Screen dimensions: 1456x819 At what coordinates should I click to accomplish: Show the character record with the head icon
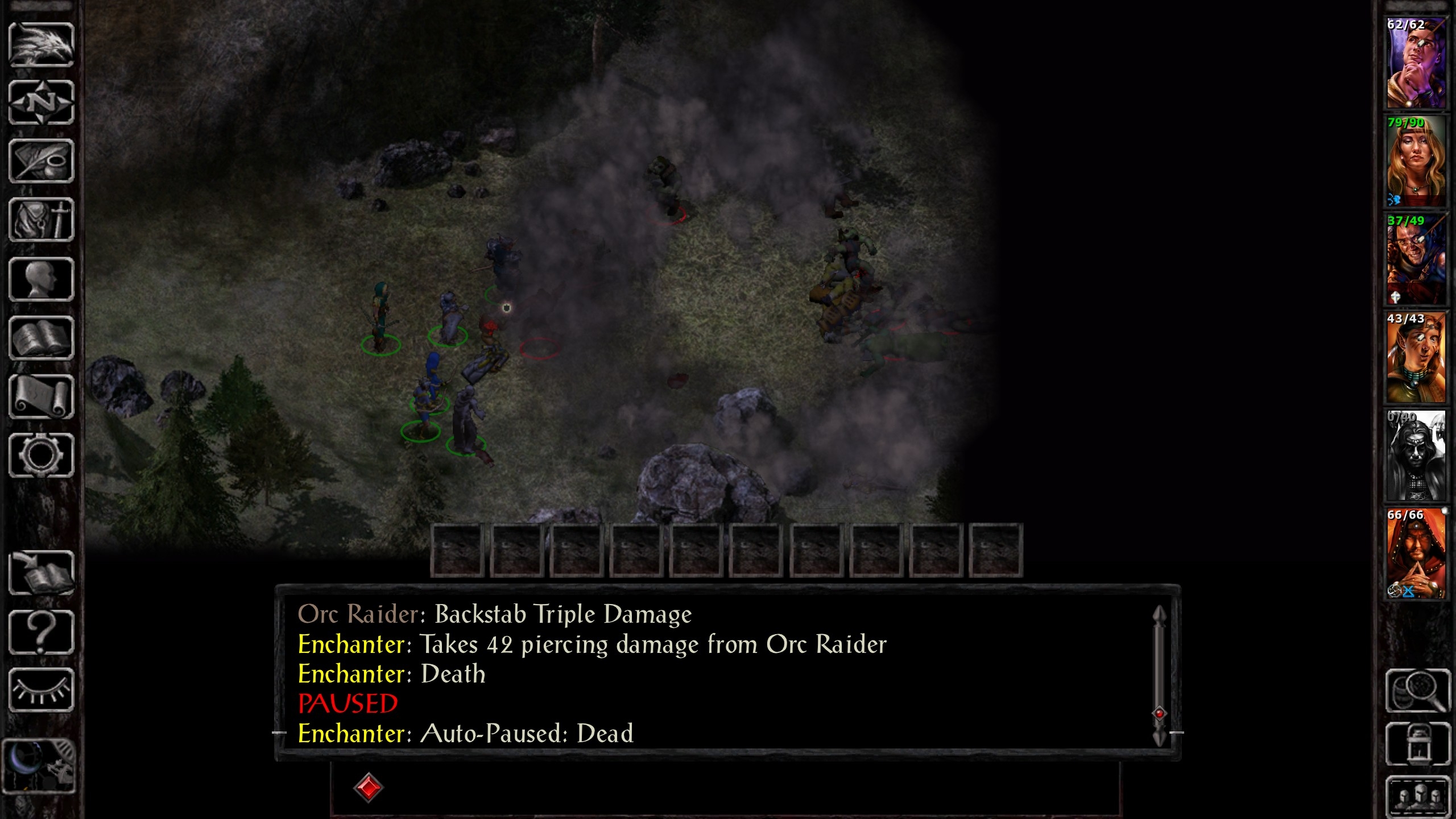point(41,279)
